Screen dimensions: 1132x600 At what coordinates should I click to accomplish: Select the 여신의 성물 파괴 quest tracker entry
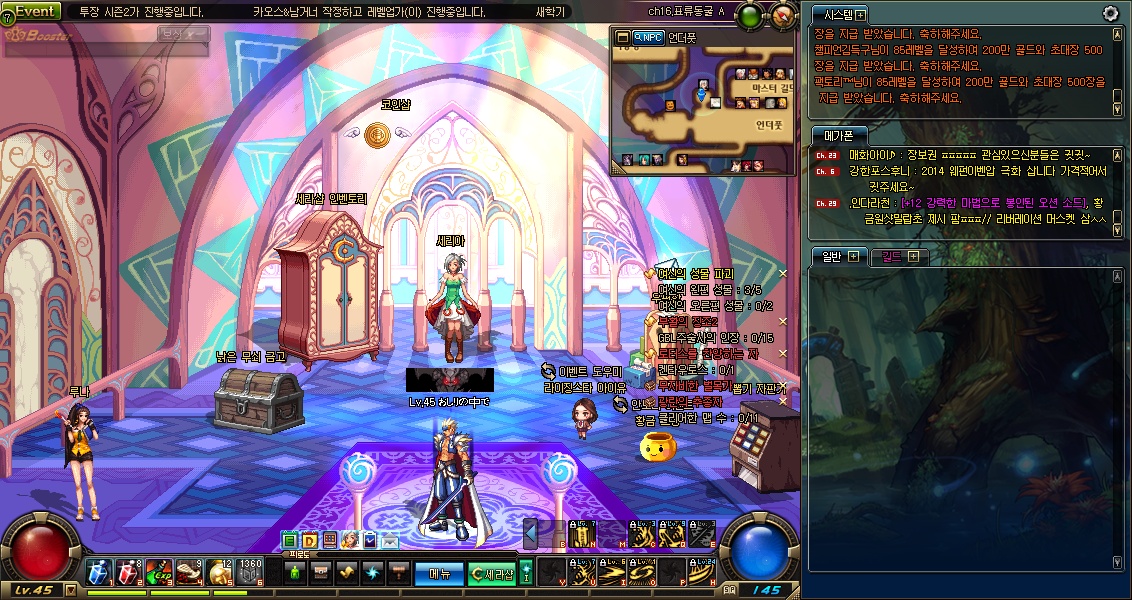pyautogui.click(x=702, y=273)
